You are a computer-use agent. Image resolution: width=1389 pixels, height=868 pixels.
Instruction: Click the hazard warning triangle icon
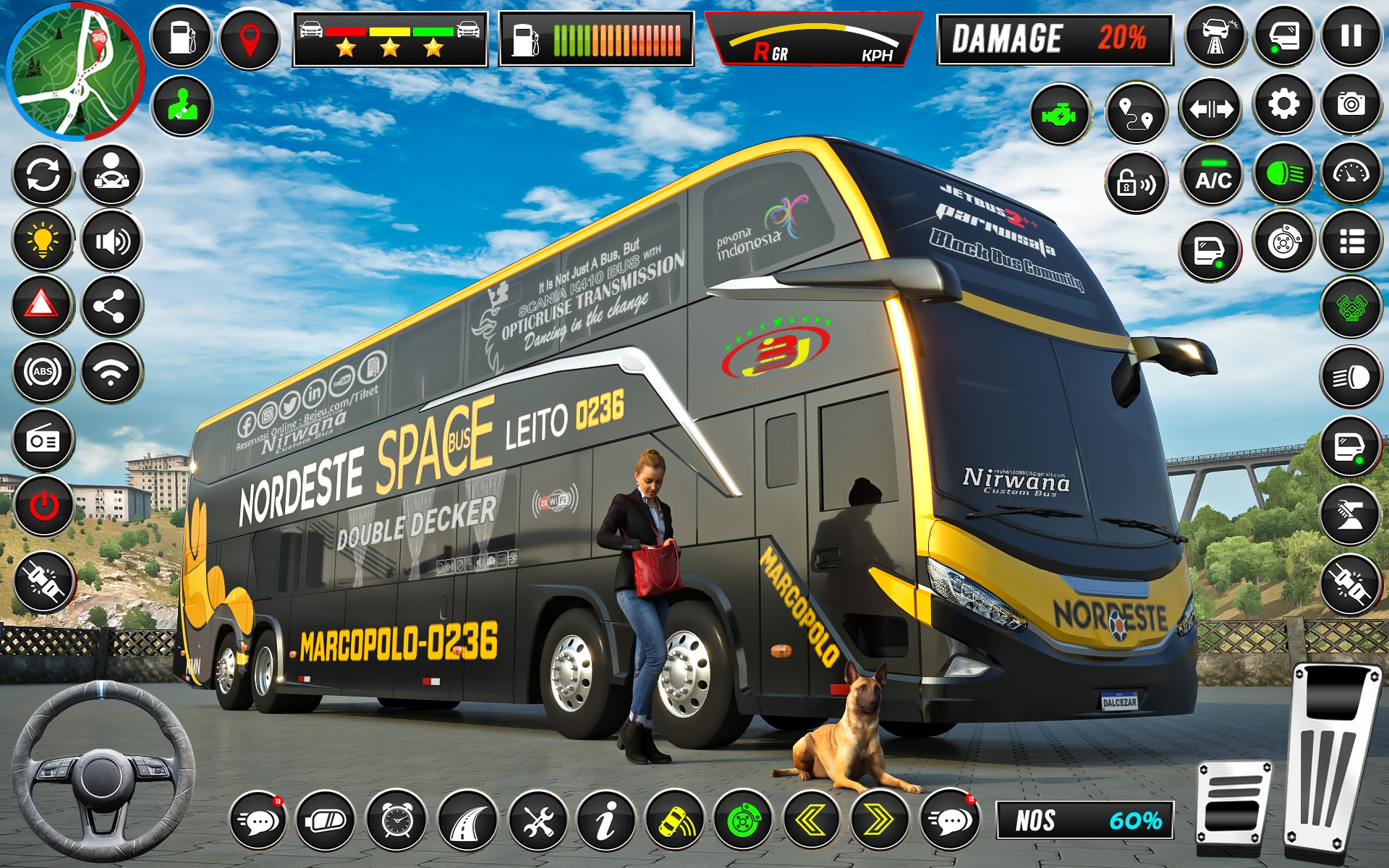pyautogui.click(x=41, y=304)
